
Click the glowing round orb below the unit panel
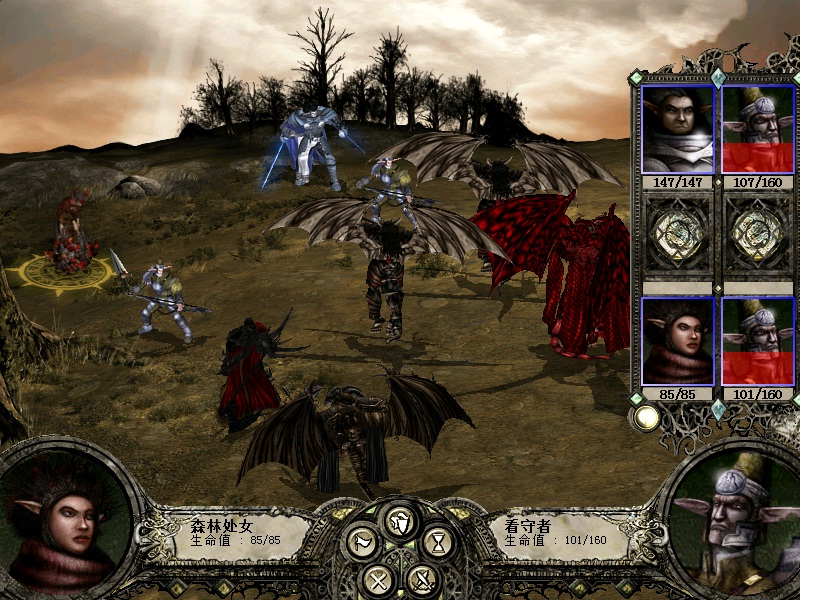(x=647, y=418)
